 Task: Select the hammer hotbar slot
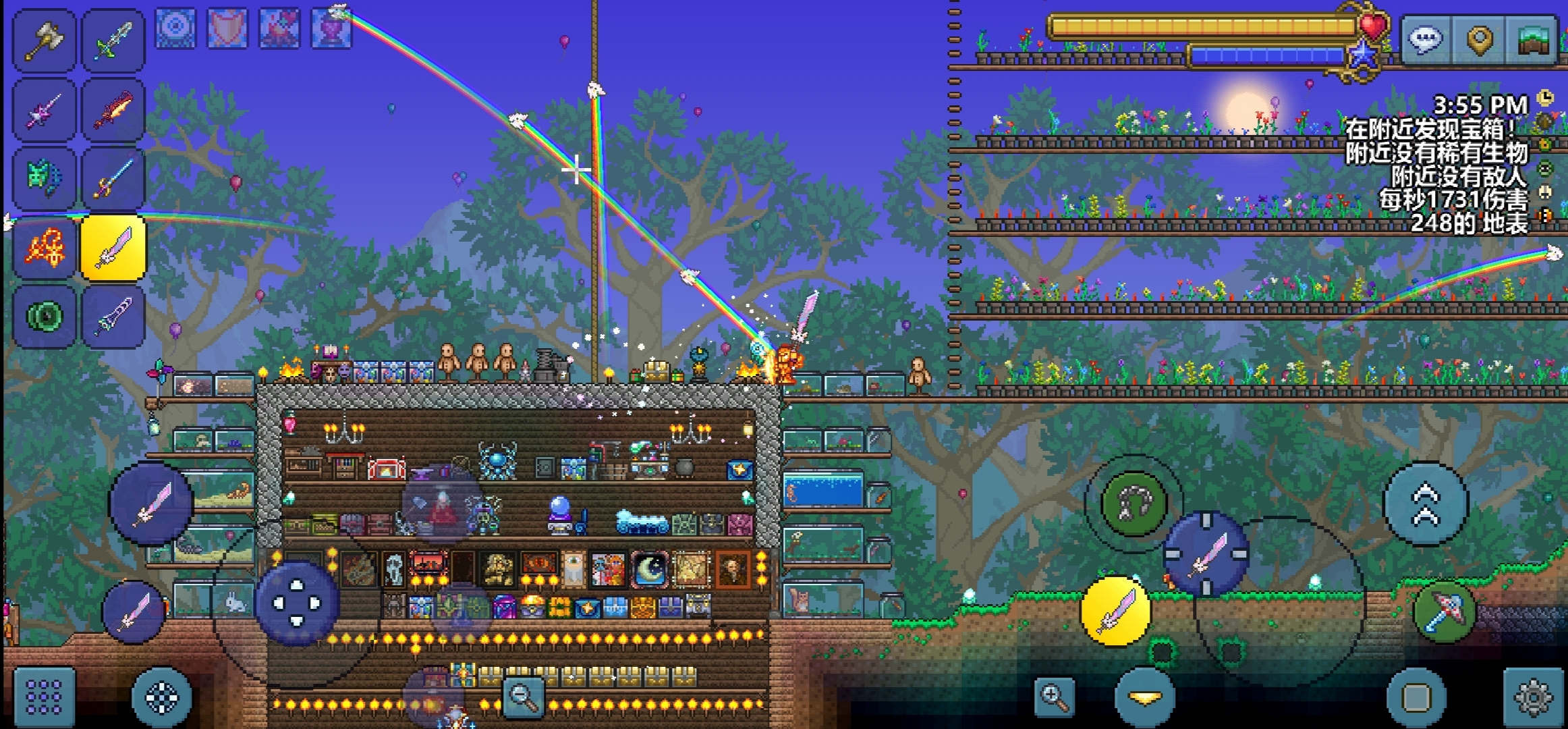point(45,40)
